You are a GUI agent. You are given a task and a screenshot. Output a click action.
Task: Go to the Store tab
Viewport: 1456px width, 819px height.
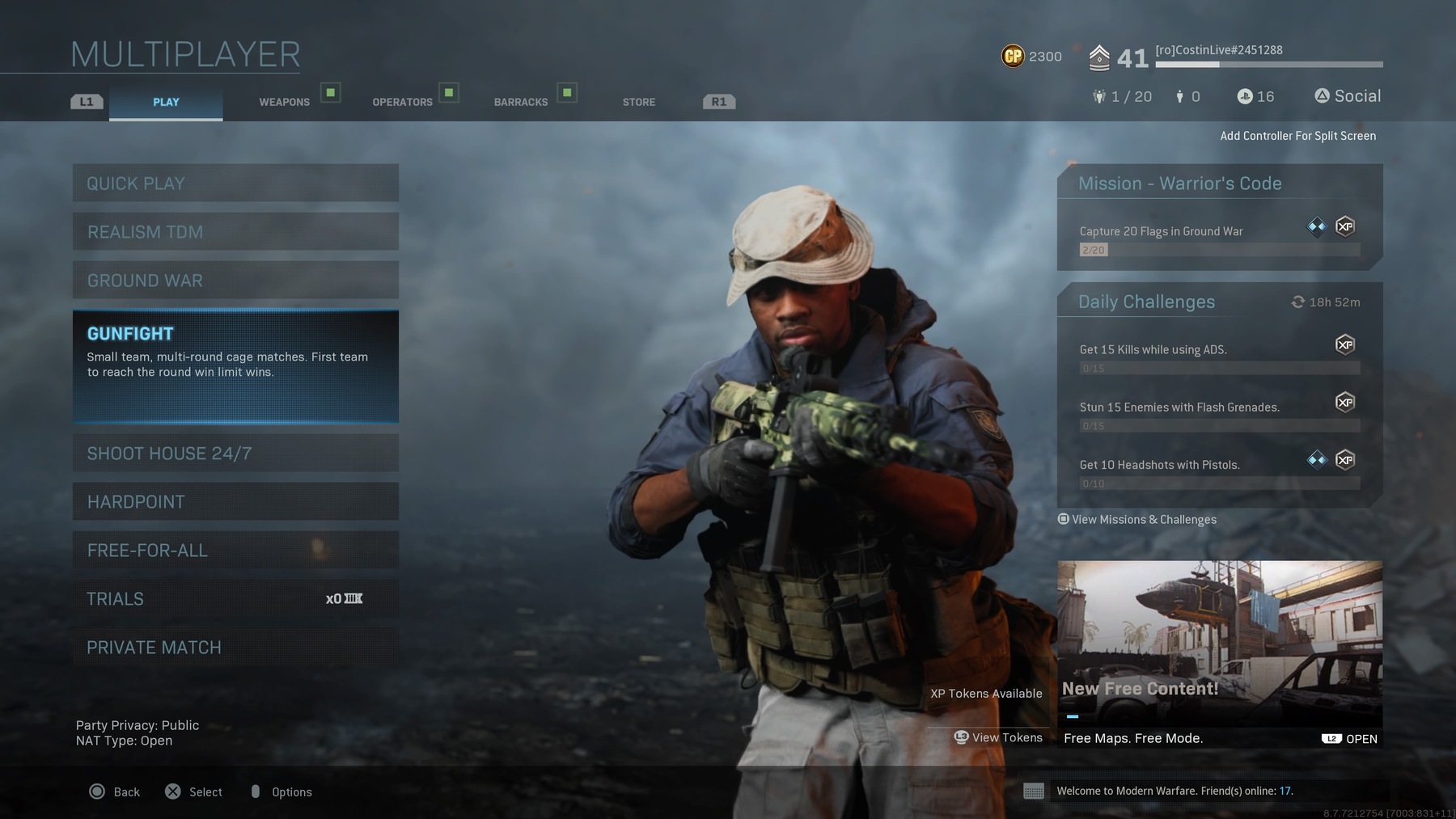(639, 102)
